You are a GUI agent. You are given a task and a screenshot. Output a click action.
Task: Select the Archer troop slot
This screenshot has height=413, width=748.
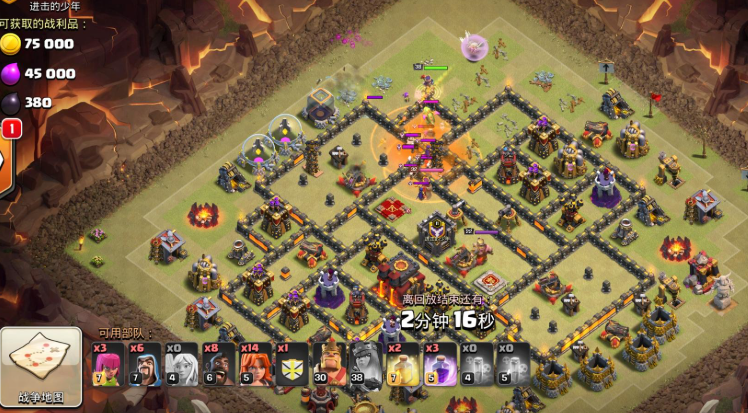pos(108,364)
